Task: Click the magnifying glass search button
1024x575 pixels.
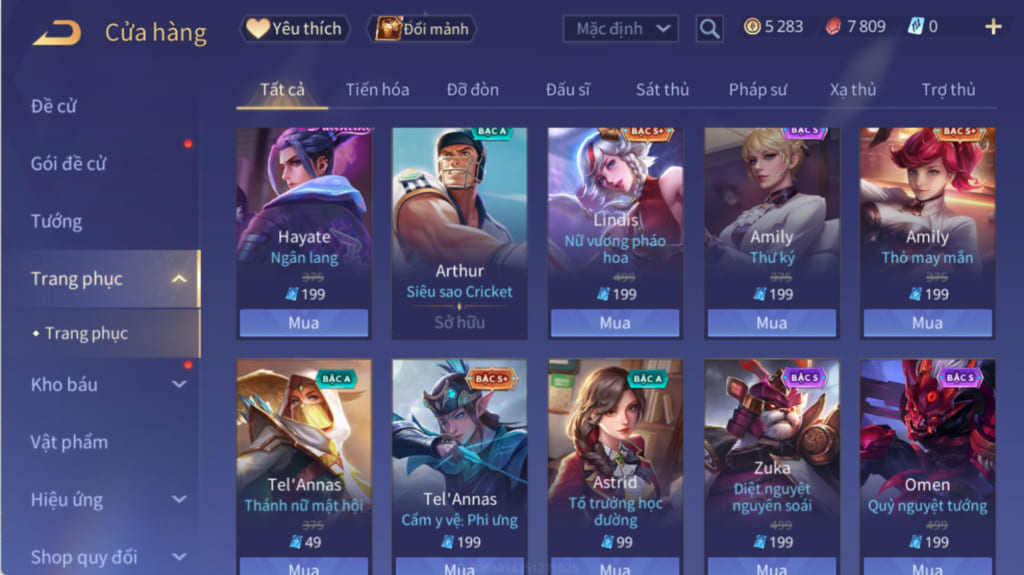Action: [x=709, y=29]
